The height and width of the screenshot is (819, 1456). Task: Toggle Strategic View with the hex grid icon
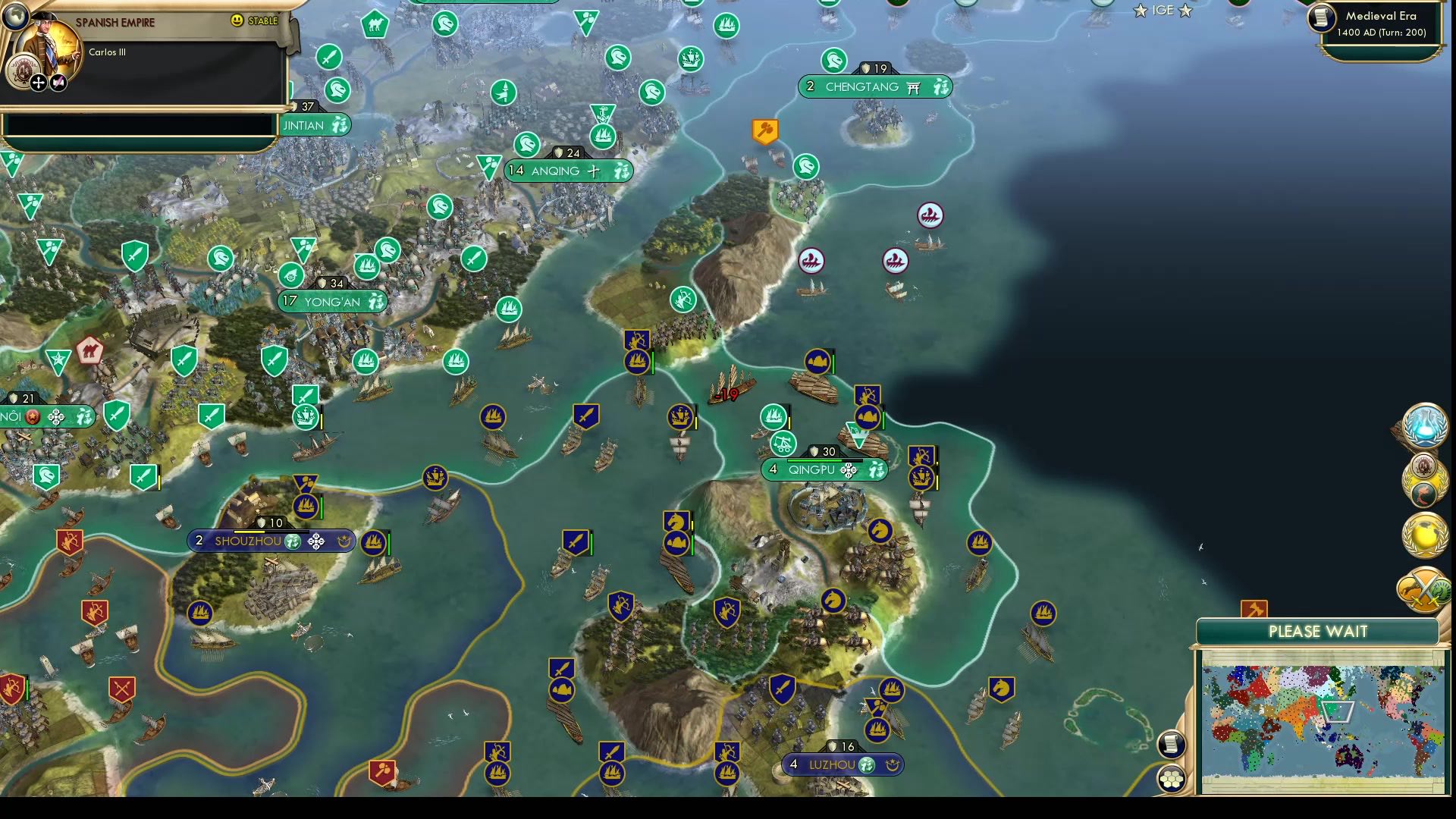1172,777
